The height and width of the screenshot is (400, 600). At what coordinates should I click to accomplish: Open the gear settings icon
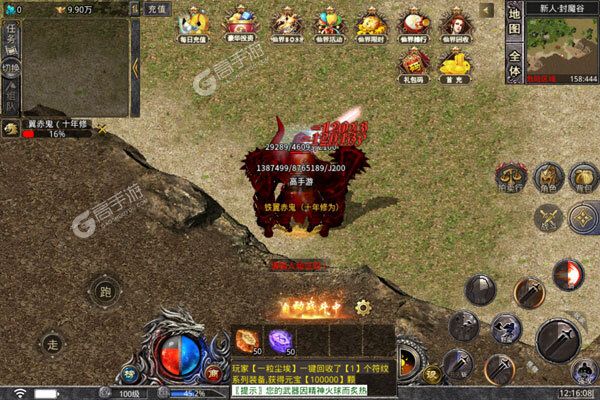(x=363, y=307)
